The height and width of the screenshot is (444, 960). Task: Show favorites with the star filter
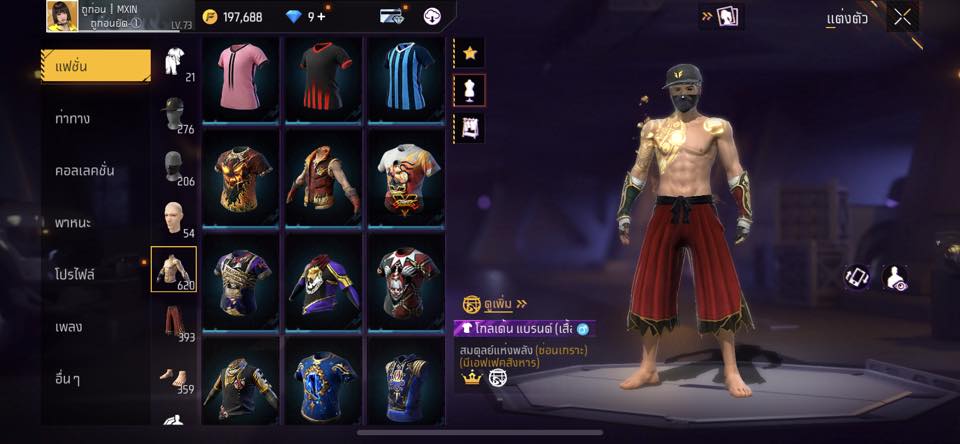[469, 53]
